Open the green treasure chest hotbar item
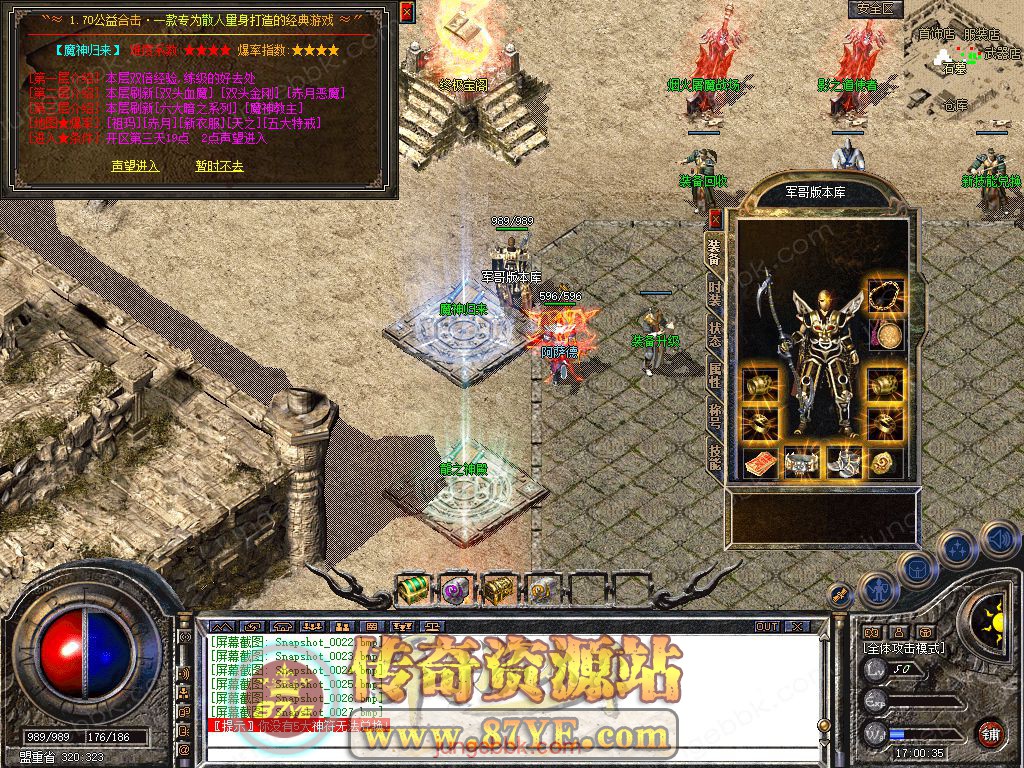 (x=412, y=590)
